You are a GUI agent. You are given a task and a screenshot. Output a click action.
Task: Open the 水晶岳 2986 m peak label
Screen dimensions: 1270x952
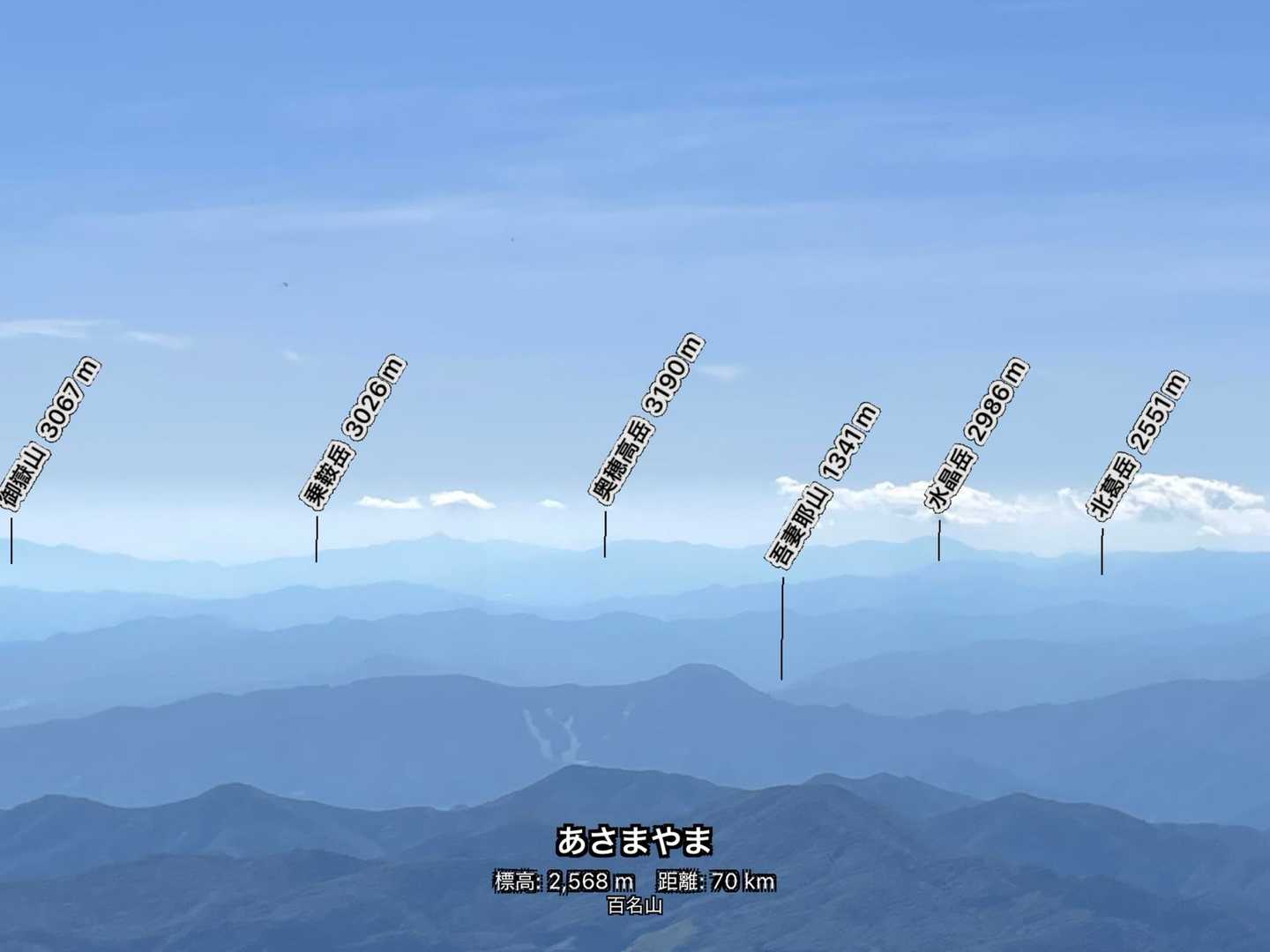pyautogui.click(x=976, y=435)
